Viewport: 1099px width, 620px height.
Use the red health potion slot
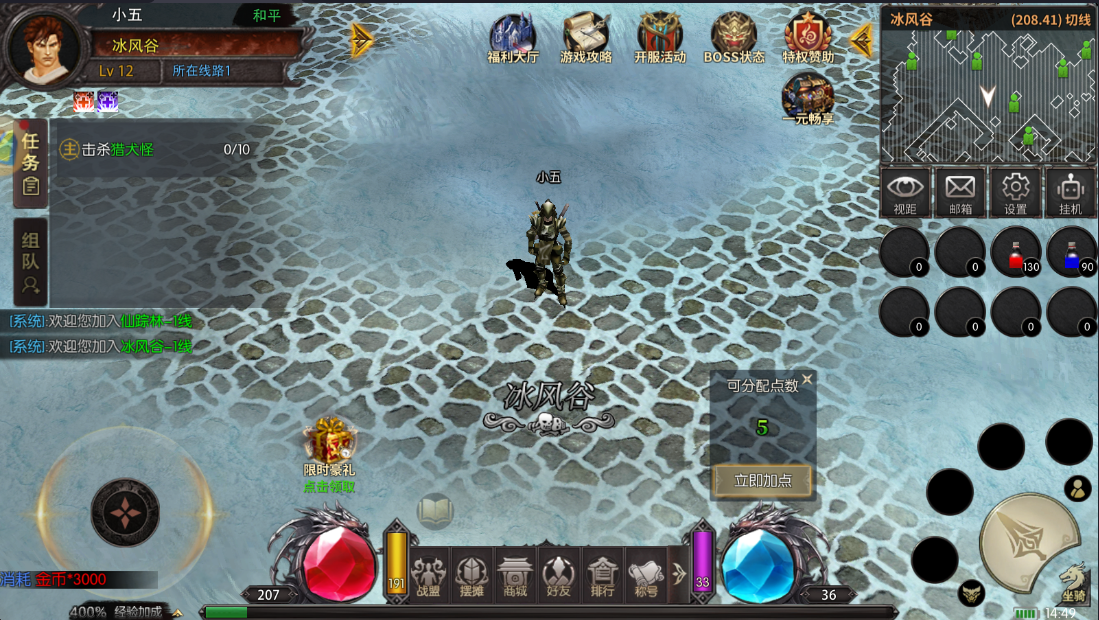(x=1016, y=252)
